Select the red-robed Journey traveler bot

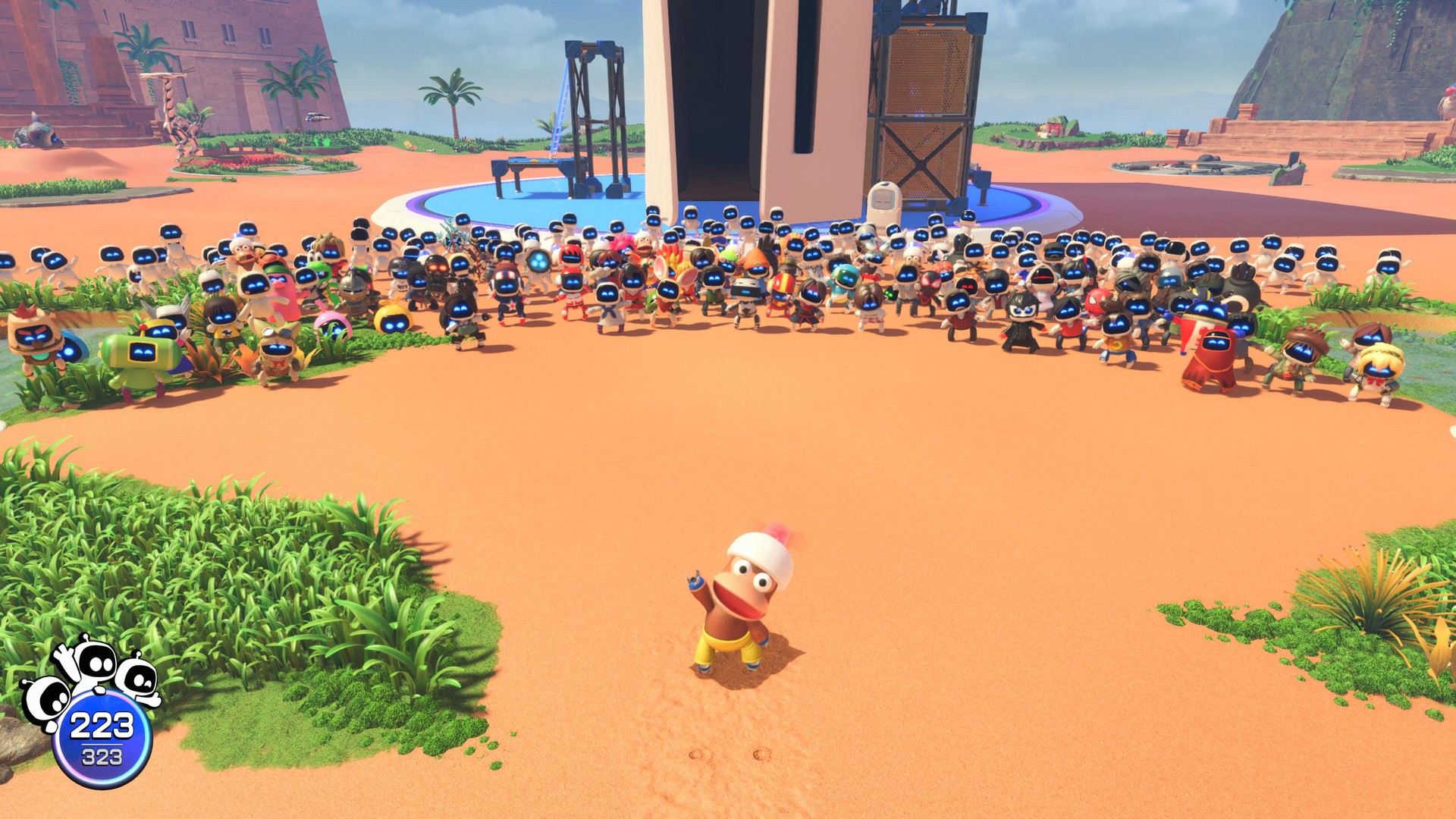point(1211,356)
